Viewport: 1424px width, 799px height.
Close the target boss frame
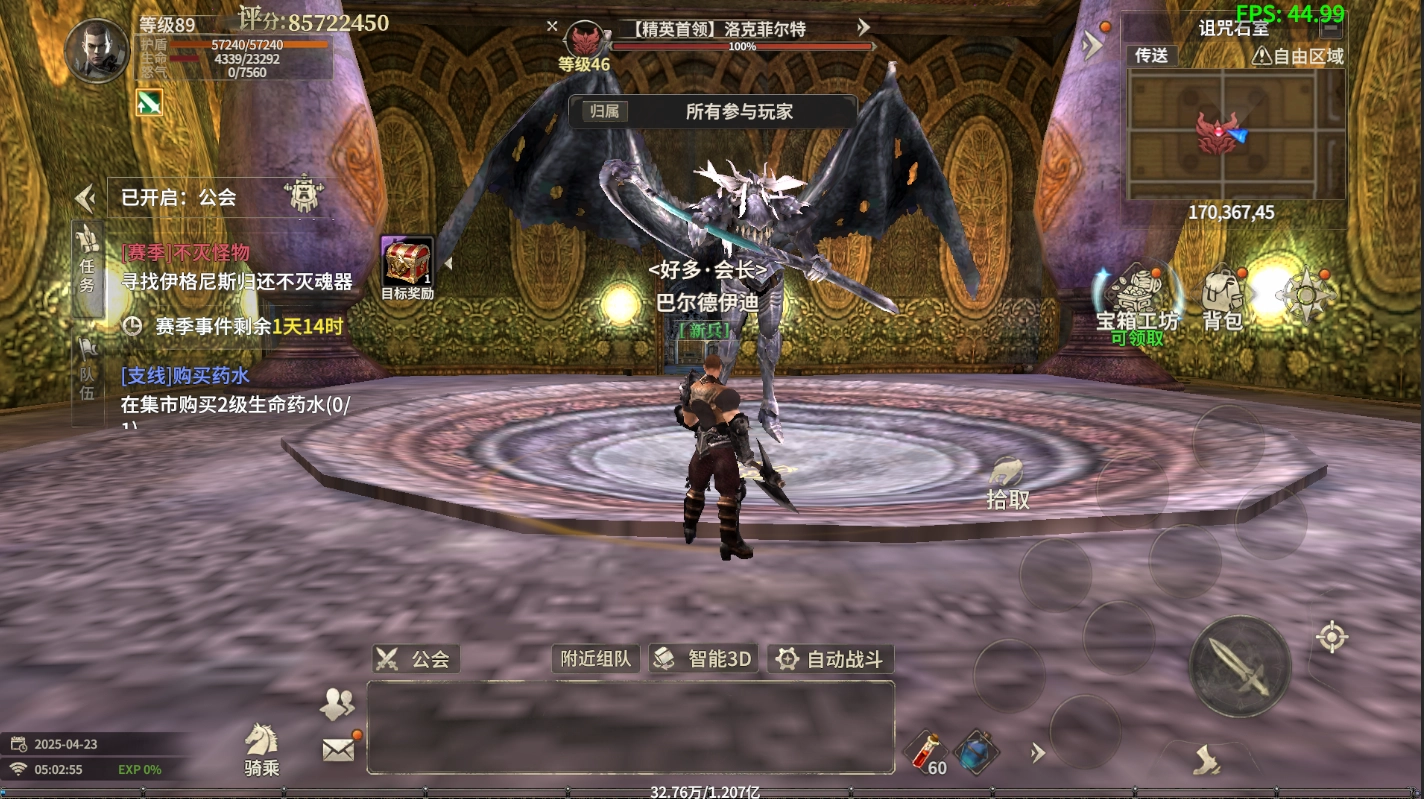552,27
